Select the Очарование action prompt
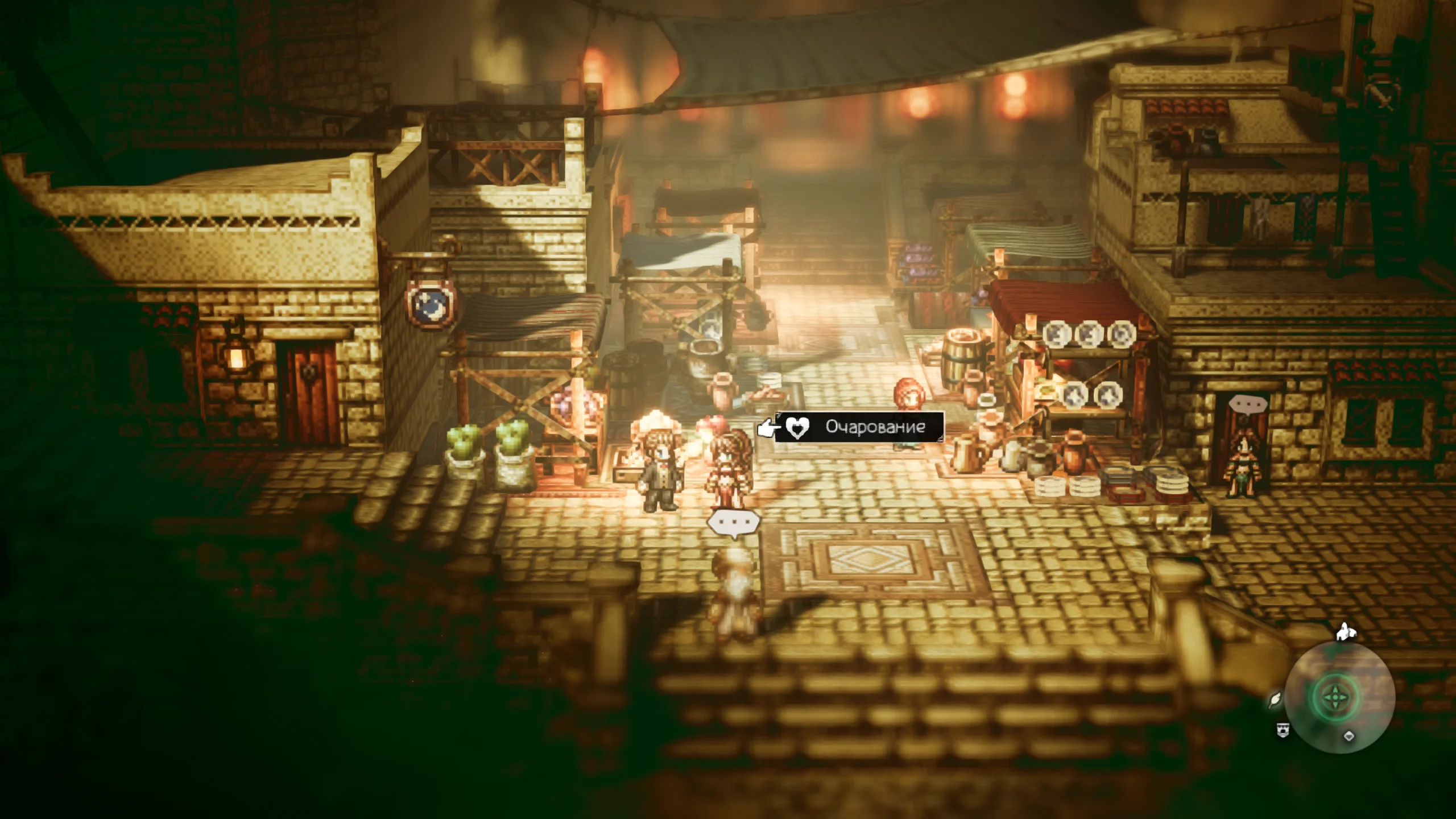1456x819 pixels. click(x=859, y=427)
